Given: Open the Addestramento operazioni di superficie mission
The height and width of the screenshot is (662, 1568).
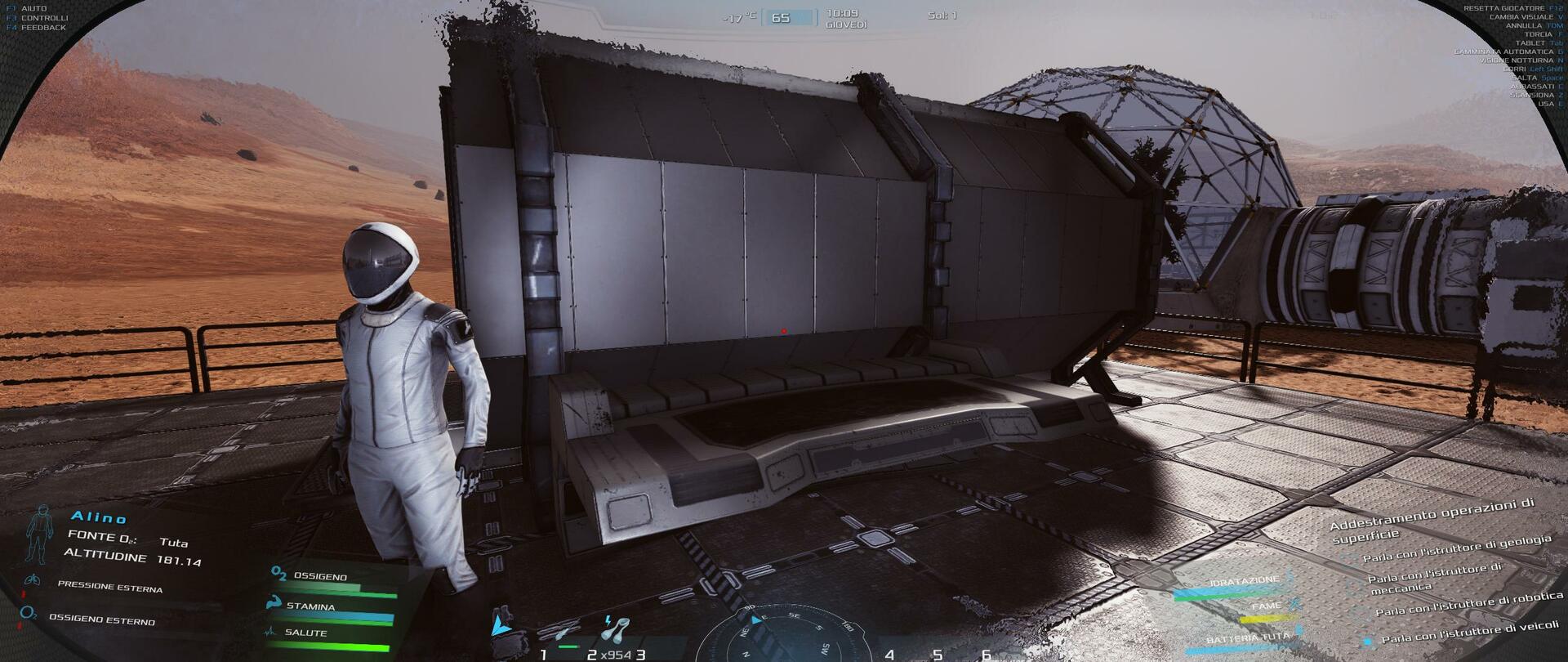Looking at the screenshot, I should click(x=1432, y=520).
